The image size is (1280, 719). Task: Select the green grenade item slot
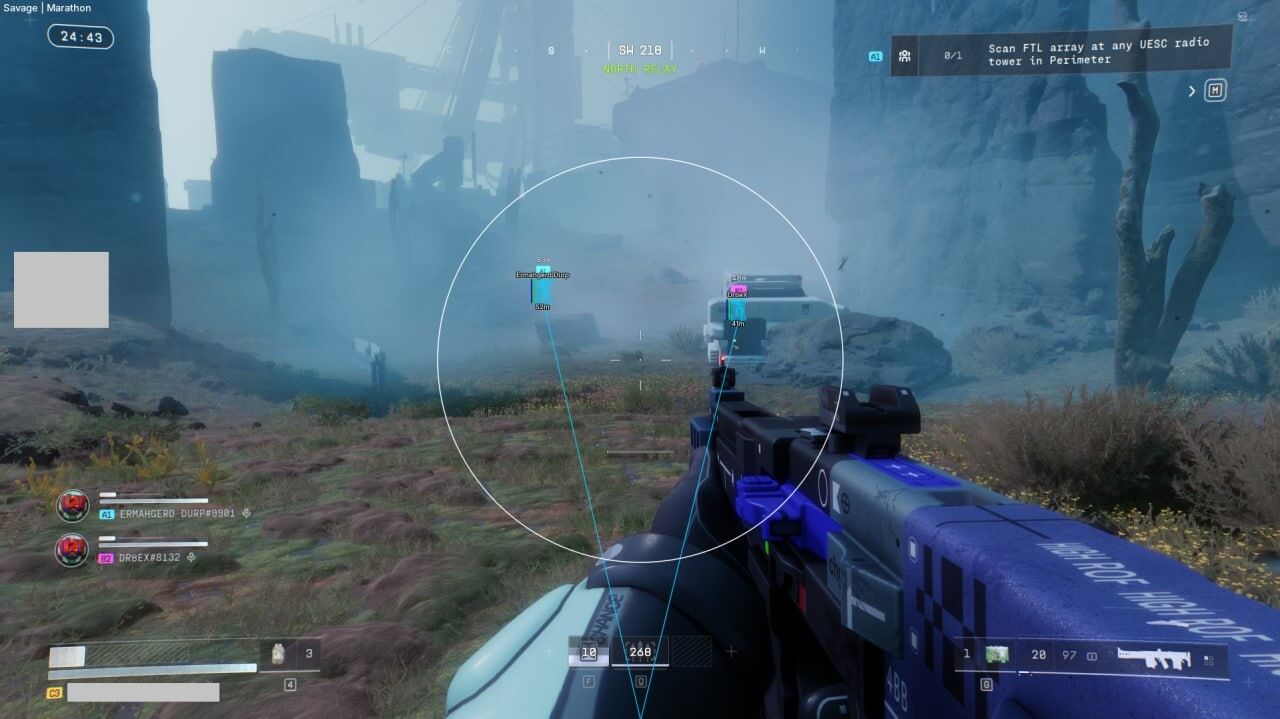pyautogui.click(x=996, y=655)
